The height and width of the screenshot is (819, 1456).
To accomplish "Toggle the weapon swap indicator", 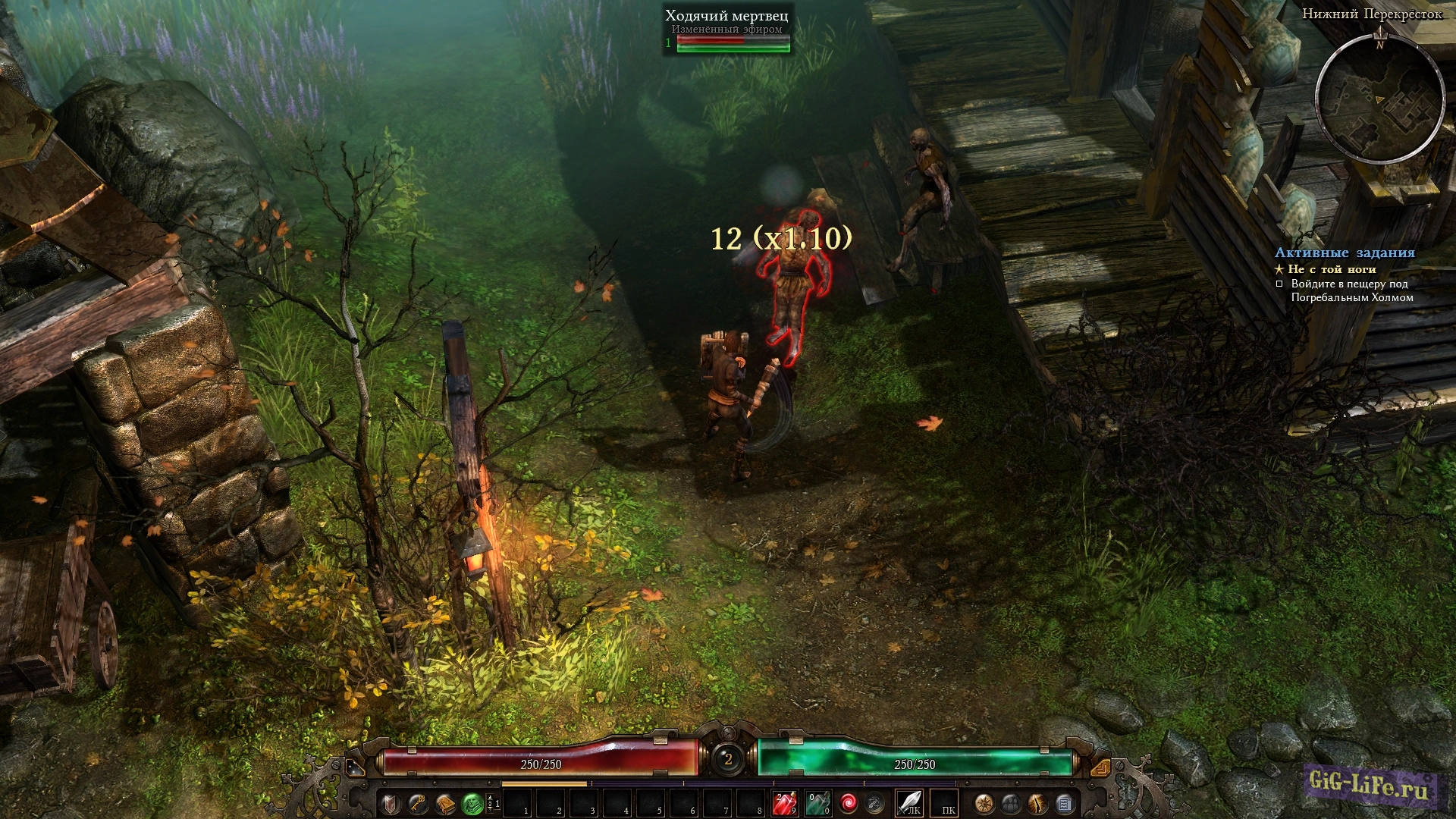I will click(492, 803).
